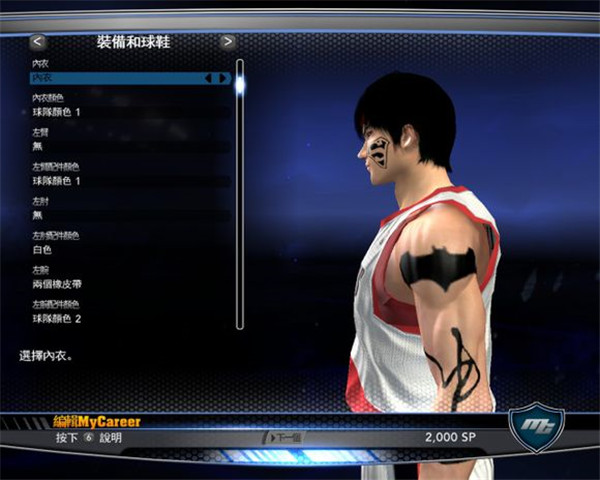This screenshot has width=600, height=480.
Task: Go to the next equipment category
Action: [x=228, y=42]
